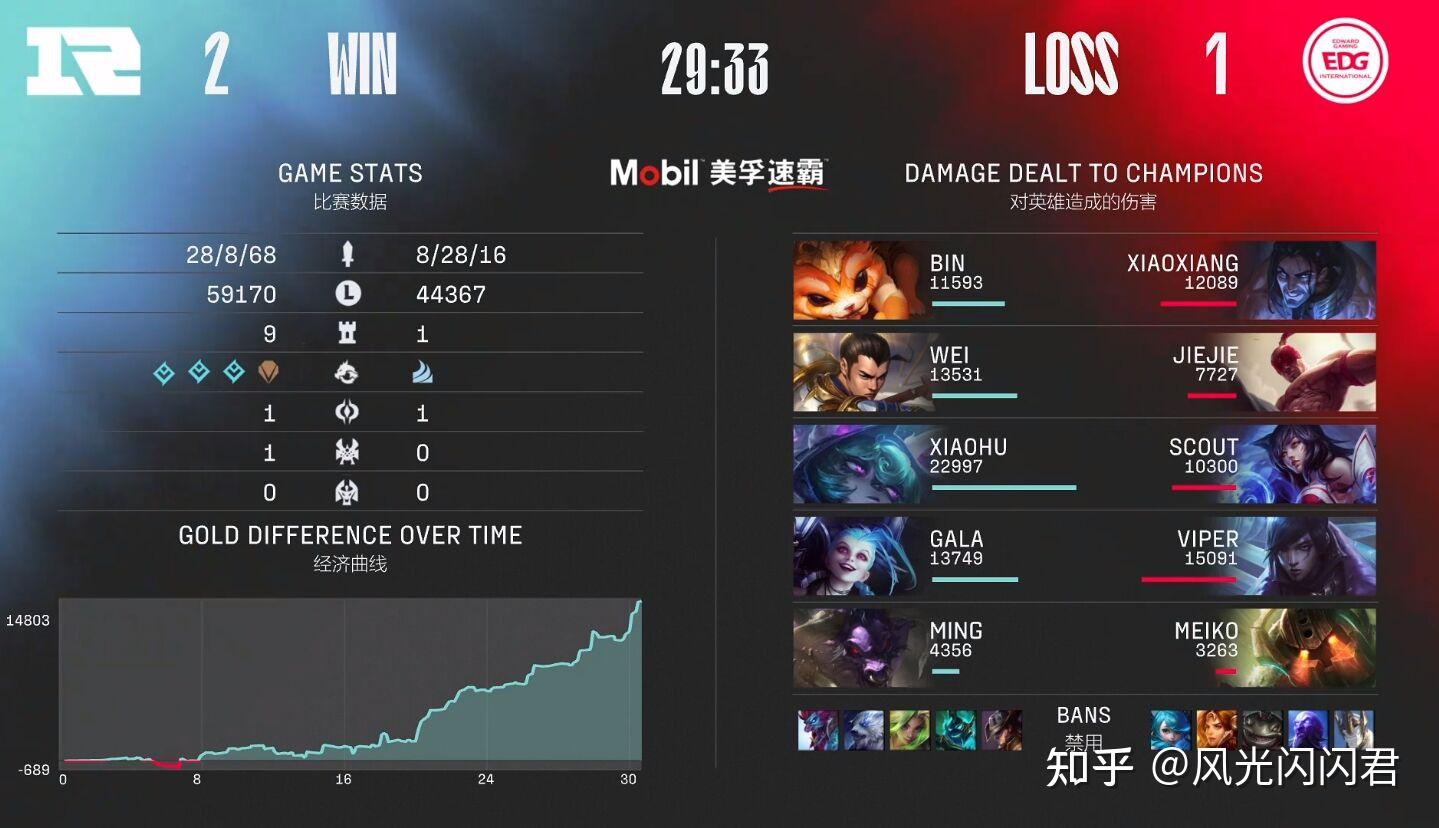This screenshot has width=1439, height=828.
Task: Click the tower icon in the stats column
Action: click(x=349, y=333)
